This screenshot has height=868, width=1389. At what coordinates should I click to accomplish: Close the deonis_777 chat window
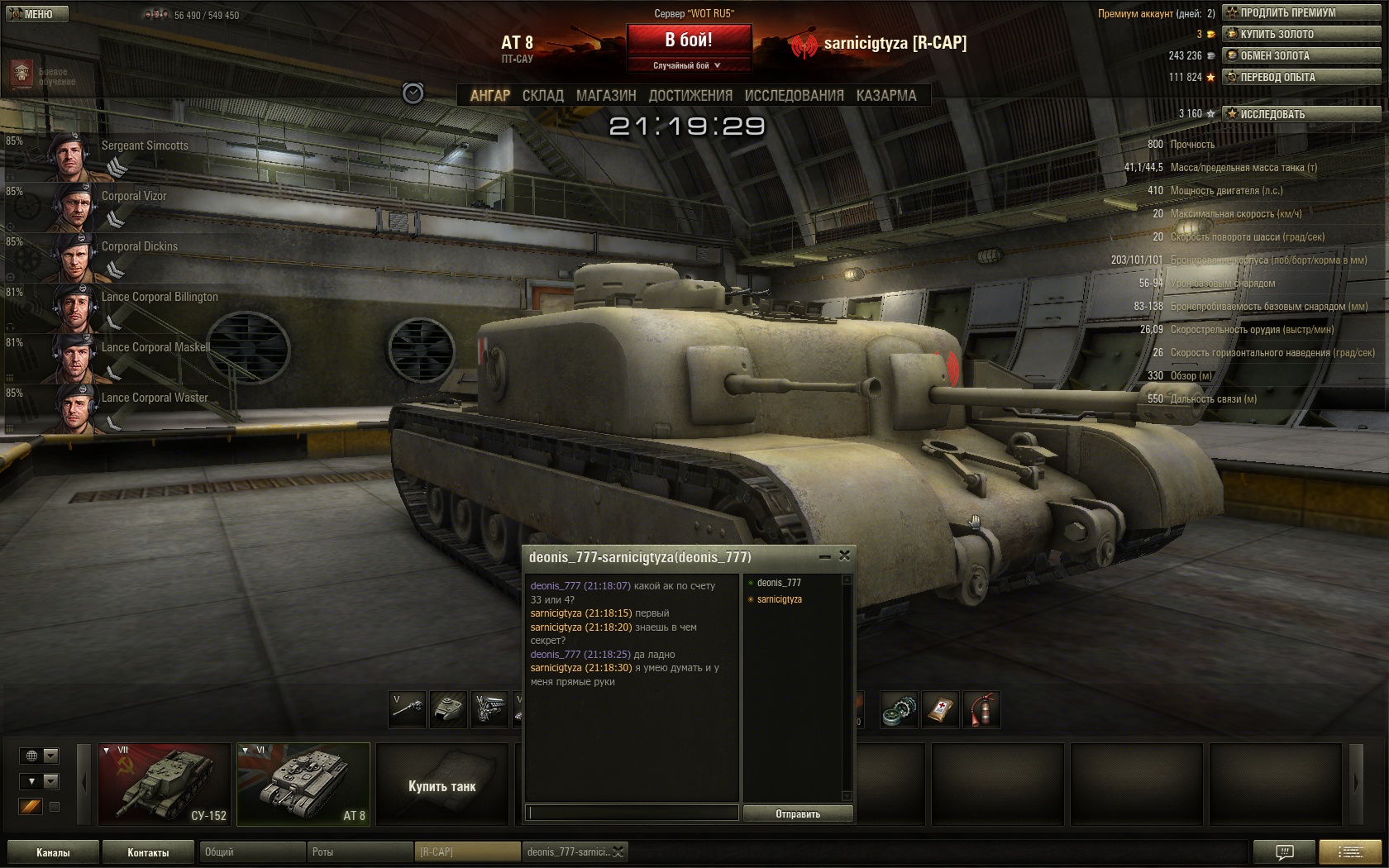pyautogui.click(x=844, y=556)
